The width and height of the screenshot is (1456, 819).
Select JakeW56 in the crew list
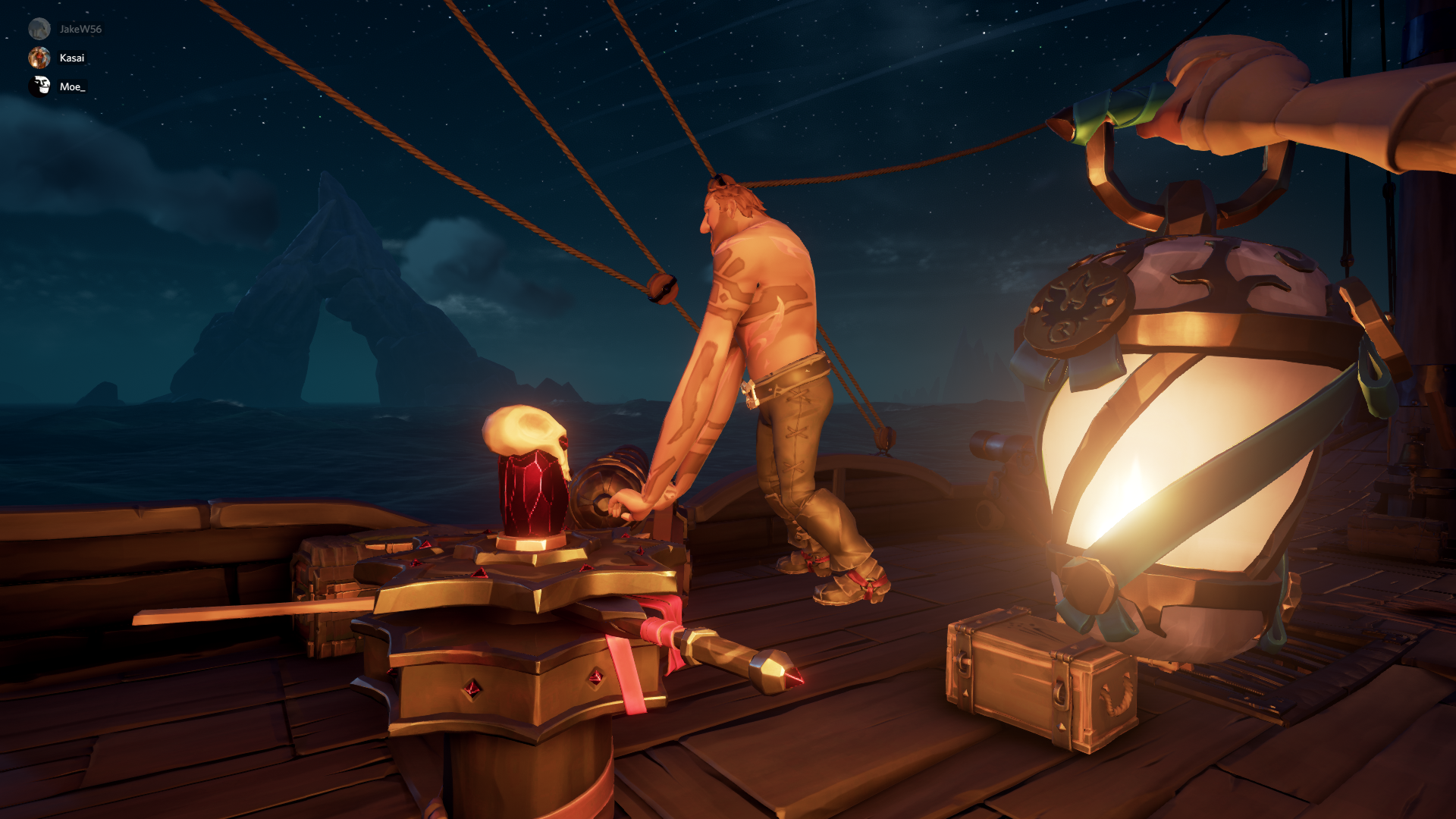click(80, 29)
